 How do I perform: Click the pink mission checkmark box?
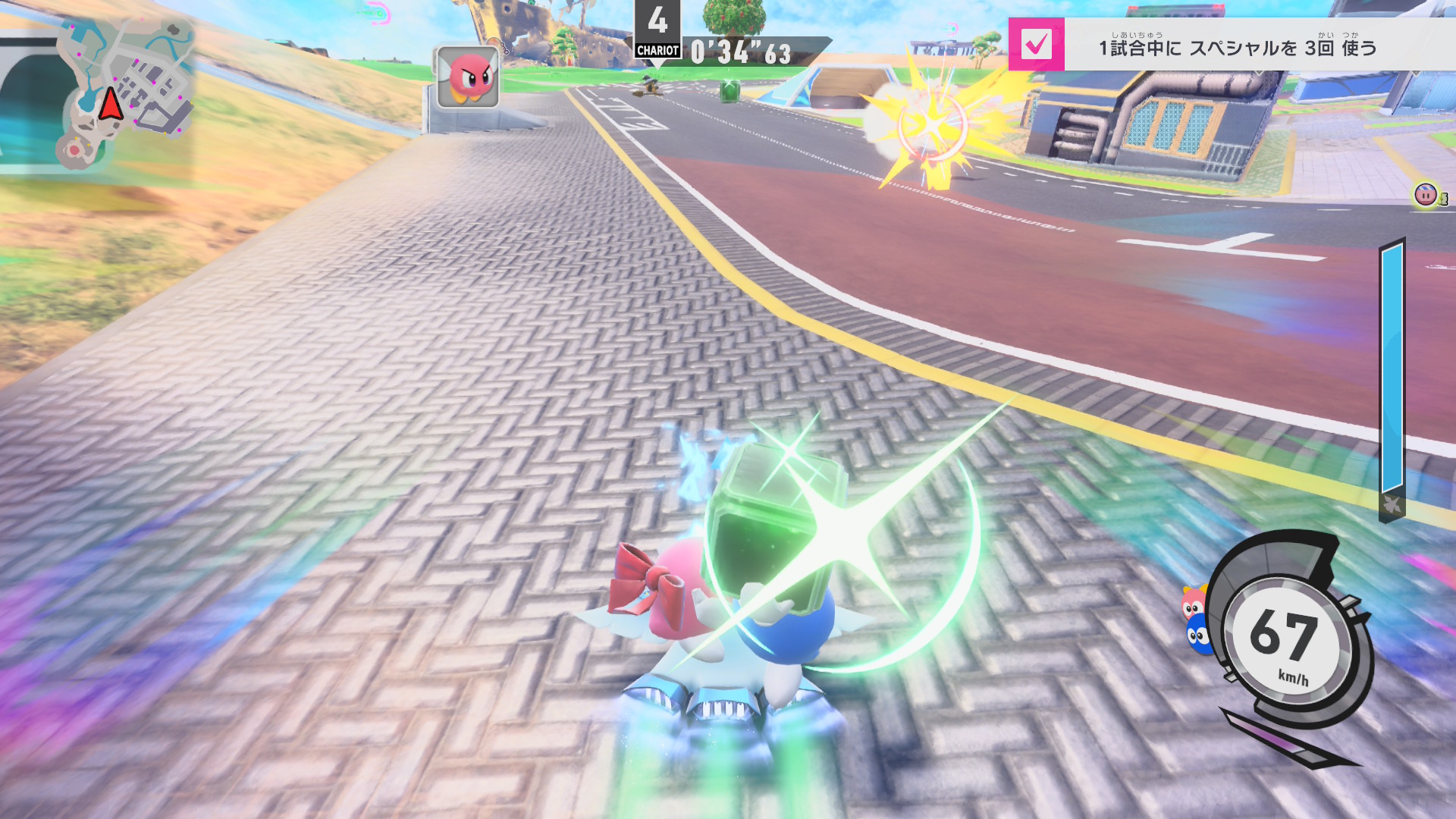coord(1036,45)
